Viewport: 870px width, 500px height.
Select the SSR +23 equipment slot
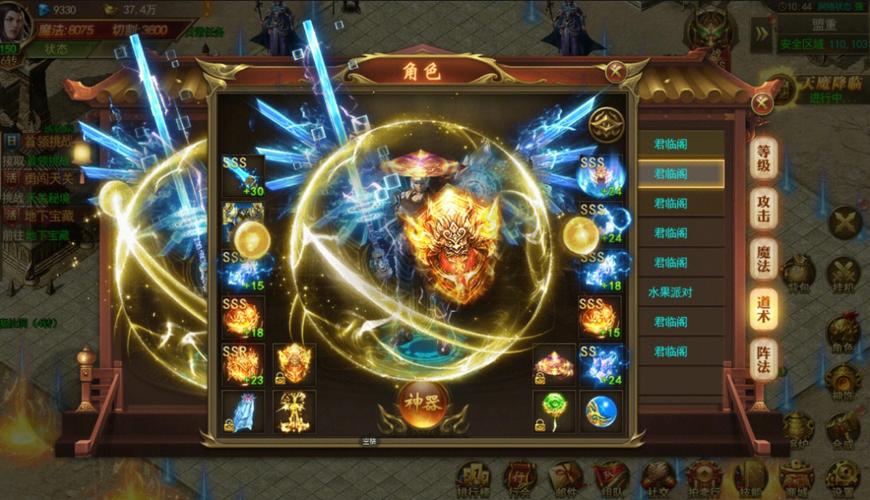(242, 365)
